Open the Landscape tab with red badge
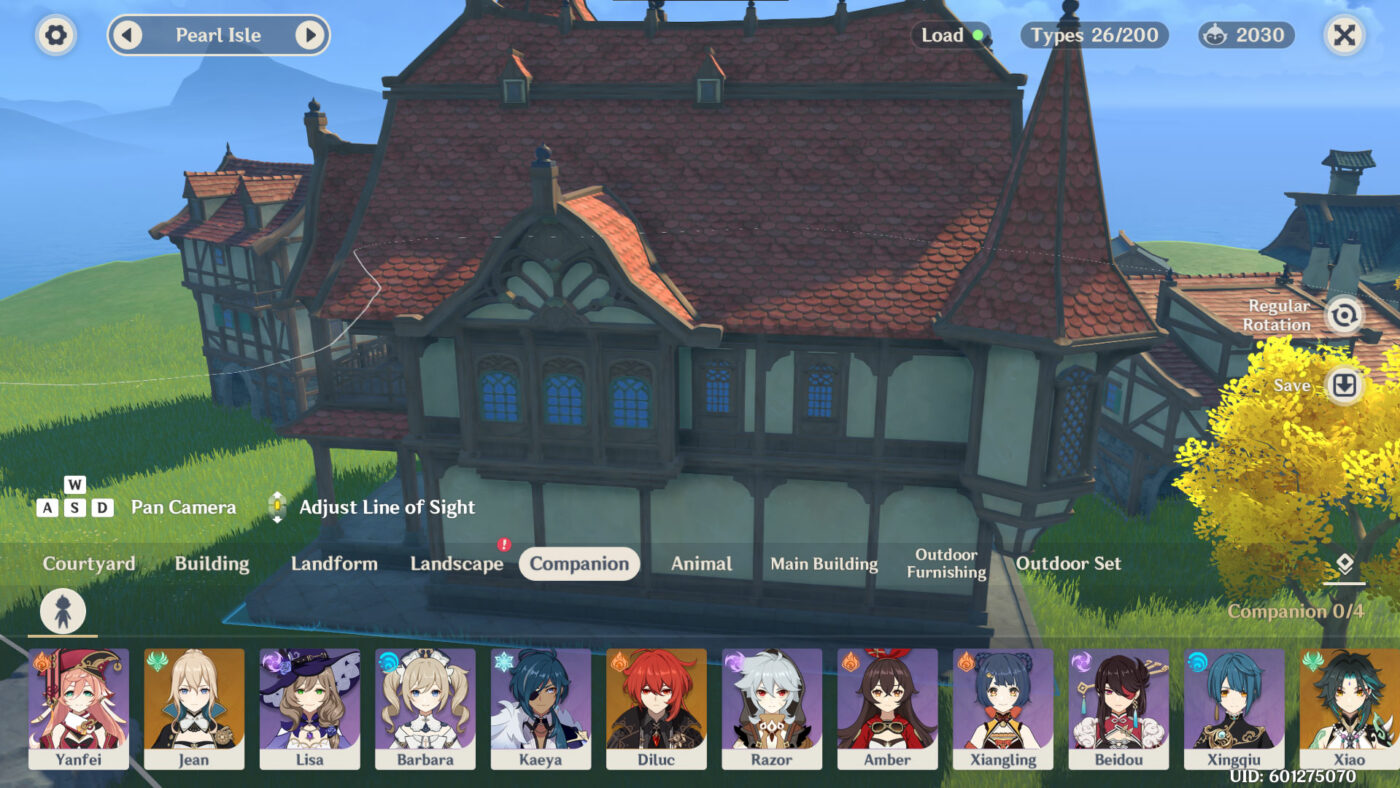Image resolution: width=1400 pixels, height=788 pixels. (456, 563)
